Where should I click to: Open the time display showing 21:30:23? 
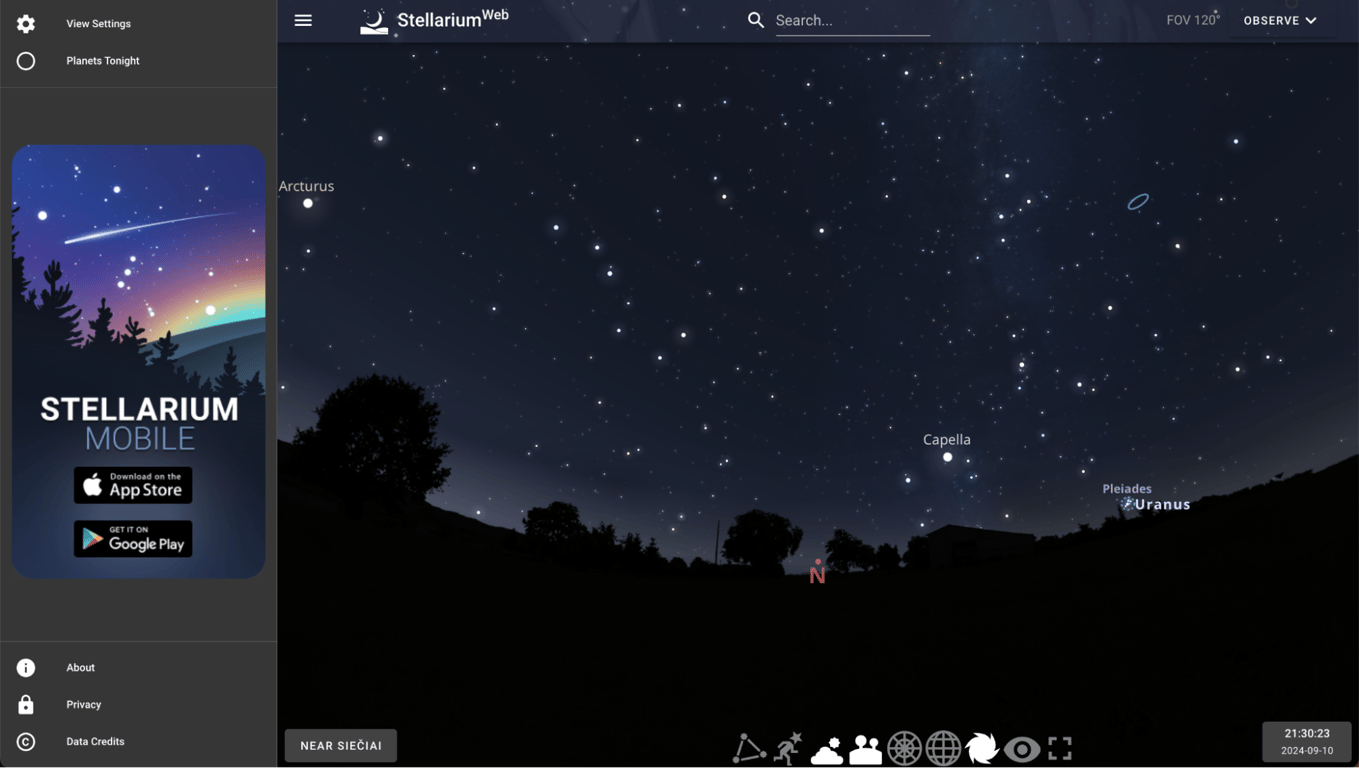(1306, 740)
